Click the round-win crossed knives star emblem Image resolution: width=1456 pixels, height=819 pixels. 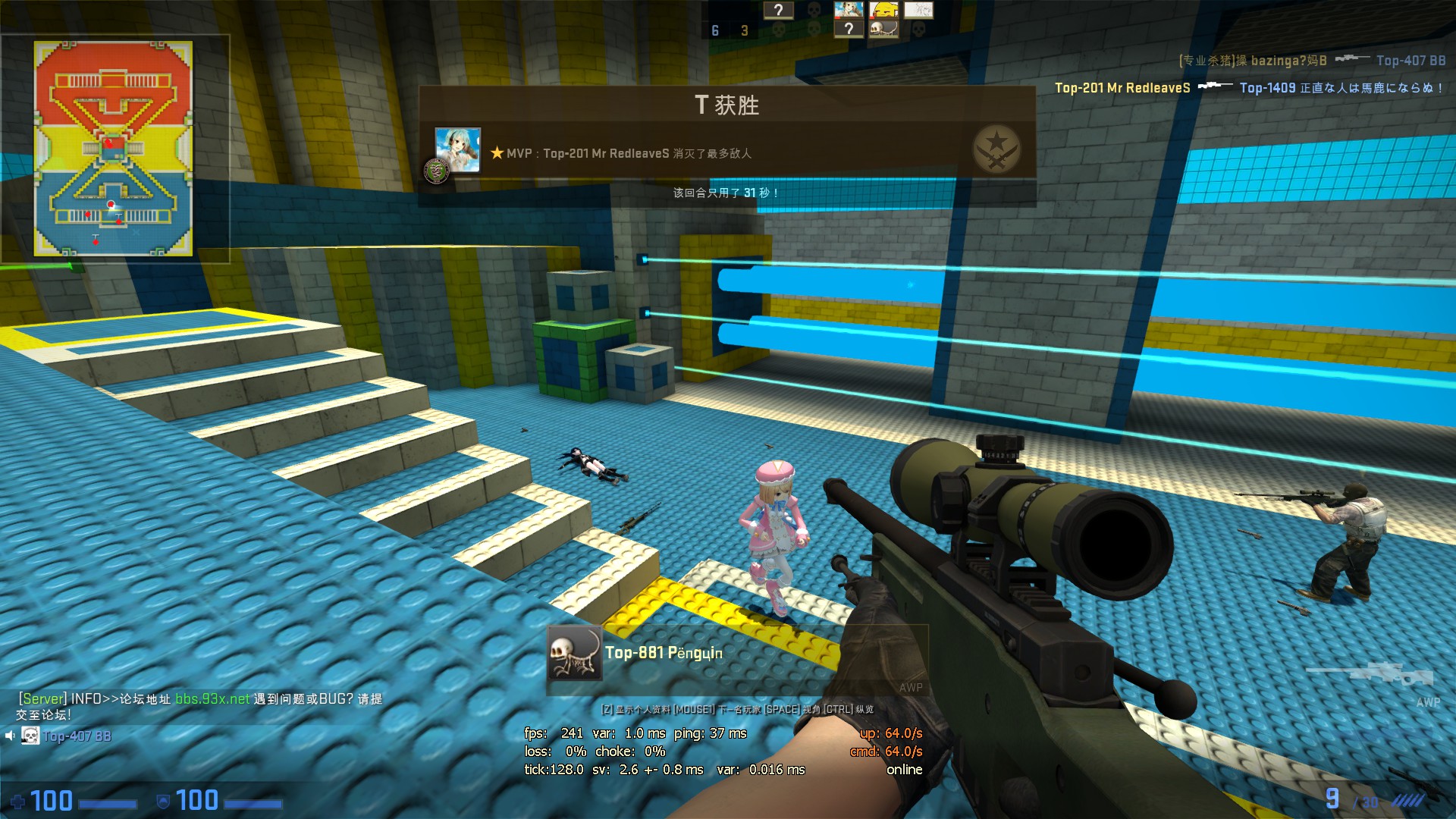pos(996,149)
